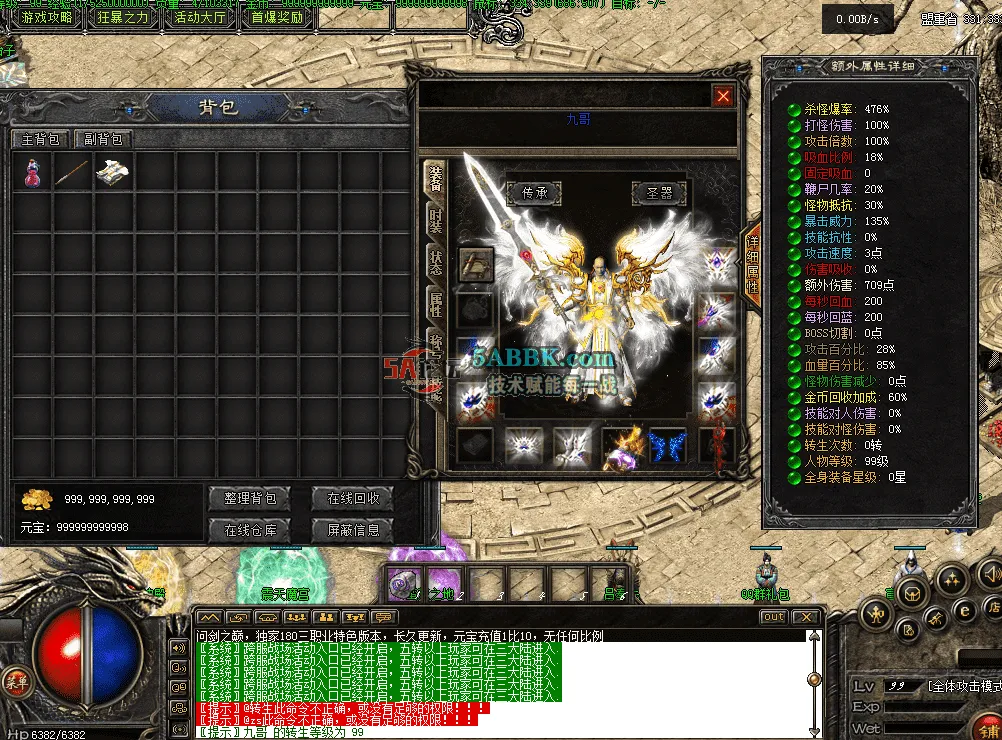Image resolution: width=1002 pixels, height=740 pixels.
Task: Select the wooden staff item in the bag
Action: click(72, 172)
